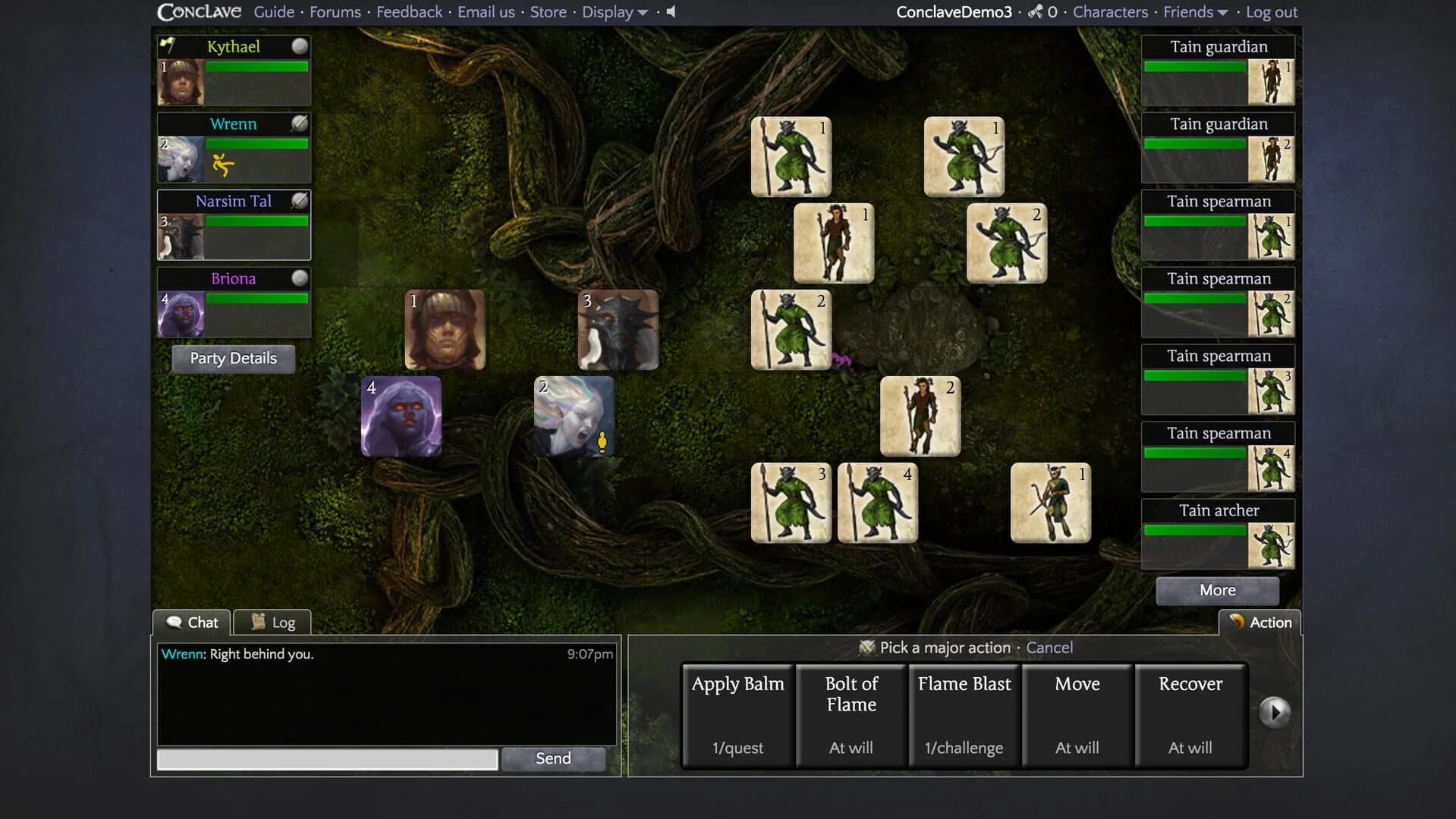Click the Tain archer health bar
This screenshot has width=1456, height=819.
coord(1193,531)
